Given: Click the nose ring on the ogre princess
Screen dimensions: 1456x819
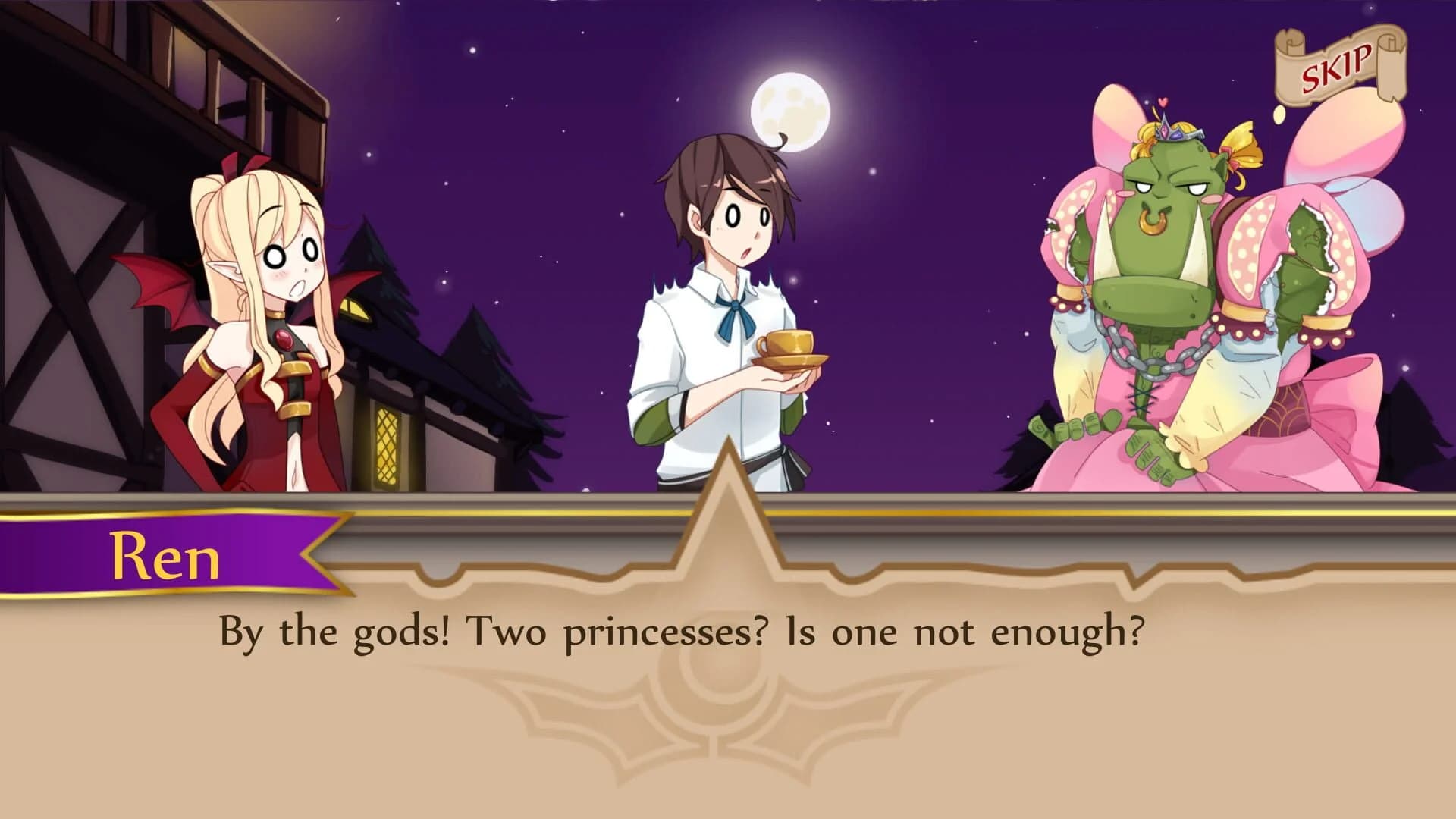Looking at the screenshot, I should click(x=1153, y=221).
